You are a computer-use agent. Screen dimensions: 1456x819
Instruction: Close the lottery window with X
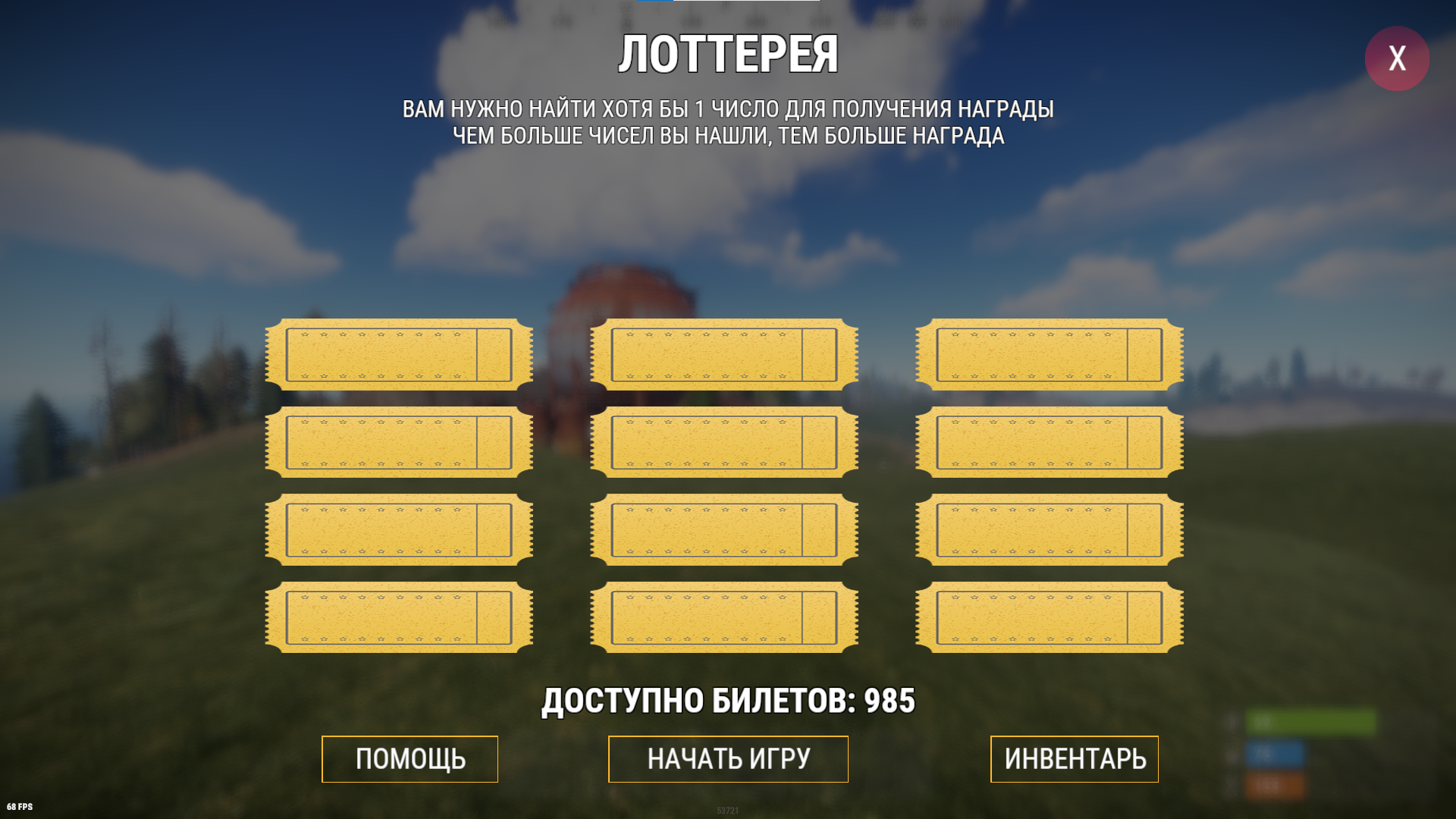tap(1397, 58)
